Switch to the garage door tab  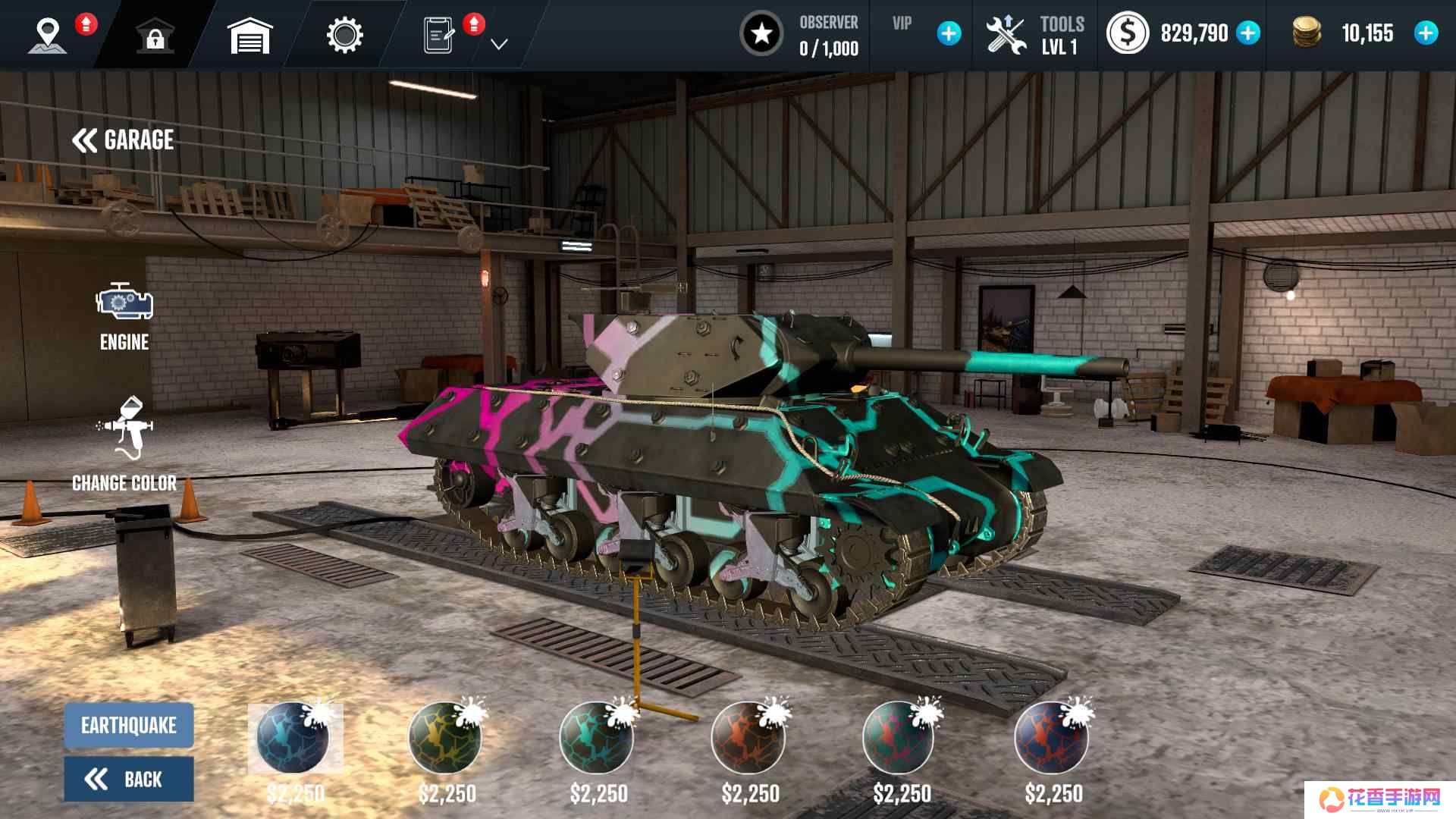[249, 36]
